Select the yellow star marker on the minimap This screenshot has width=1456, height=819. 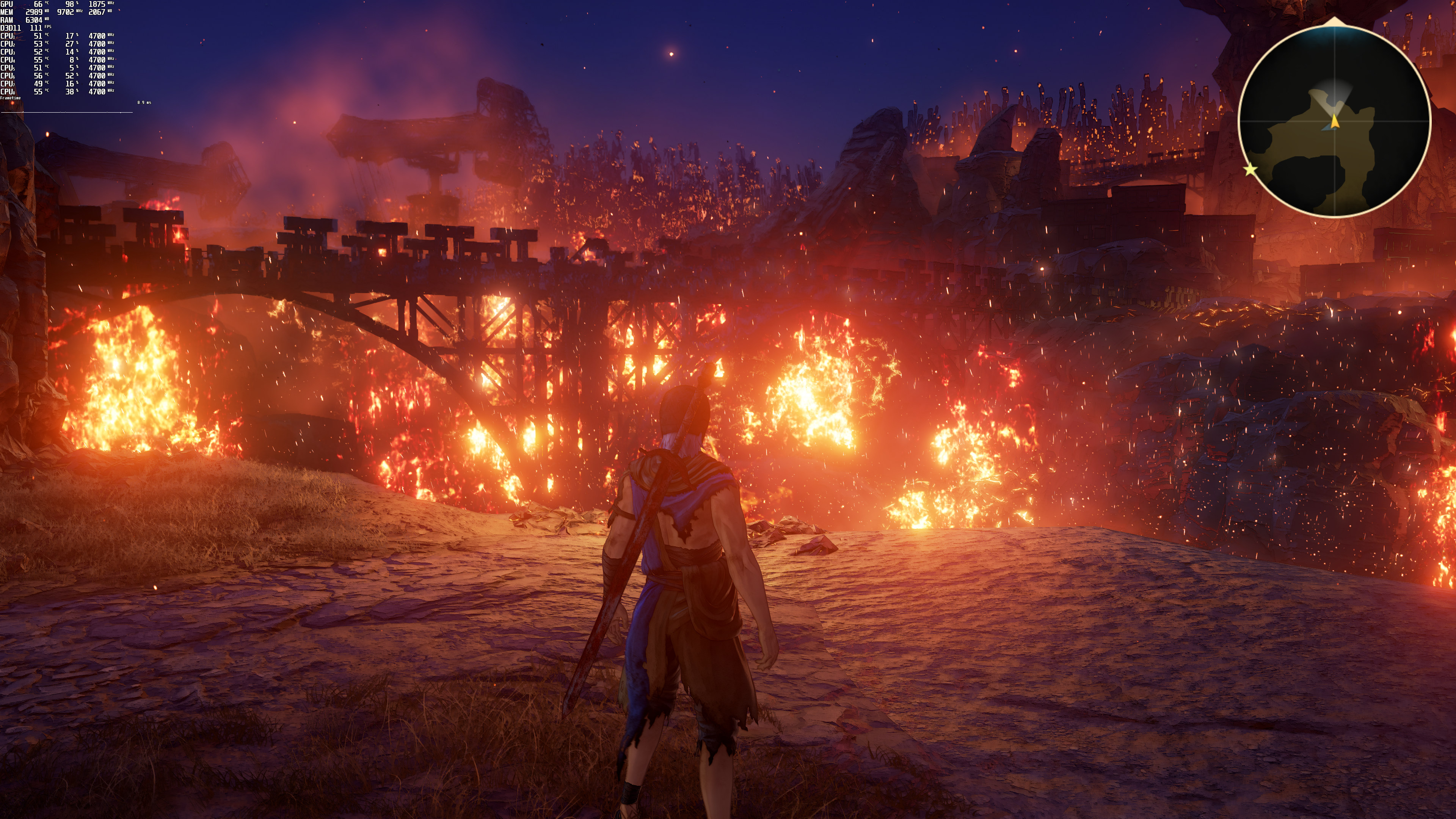pos(1250,169)
